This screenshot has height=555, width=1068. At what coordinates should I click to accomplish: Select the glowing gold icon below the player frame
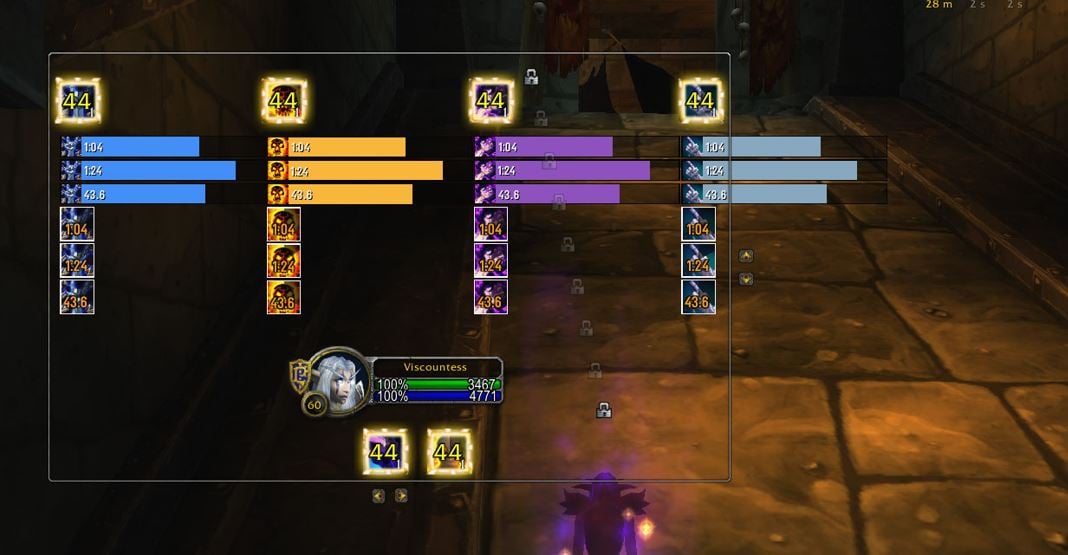448,452
